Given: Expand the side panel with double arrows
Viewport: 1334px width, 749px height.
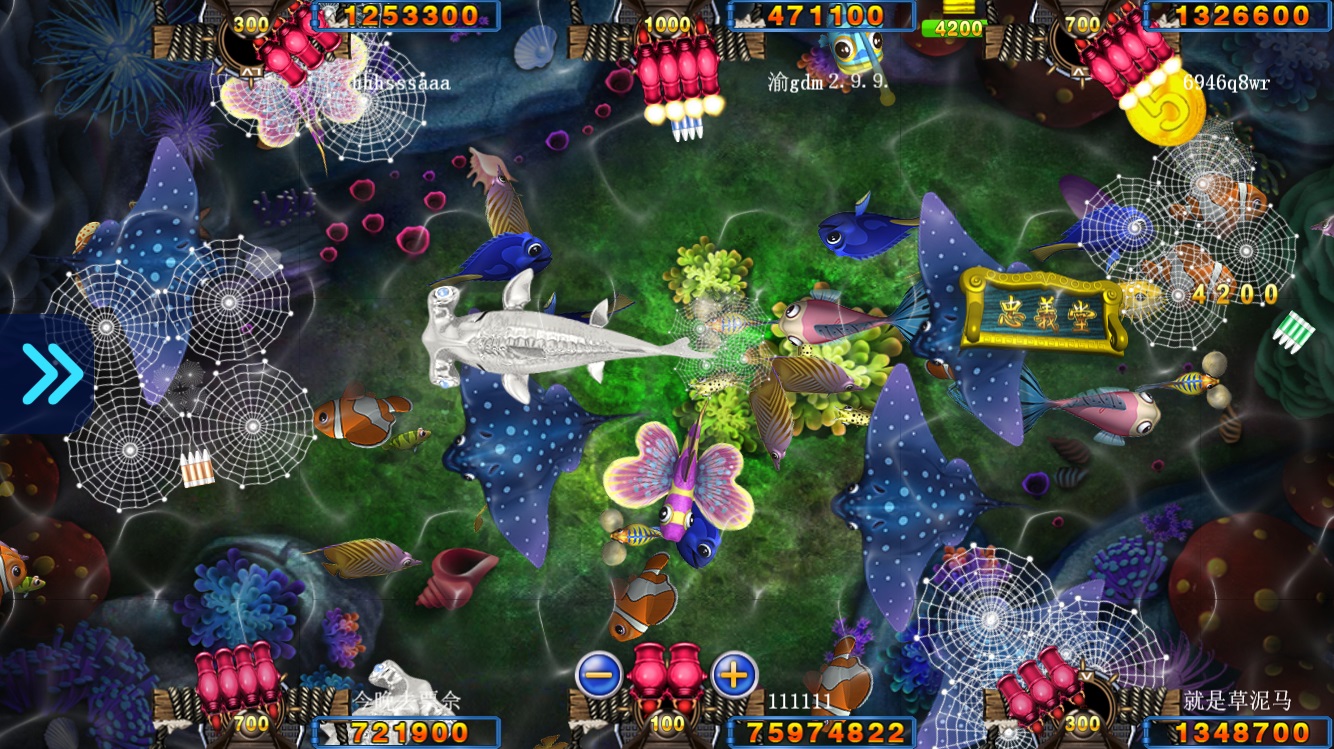Looking at the screenshot, I should click(x=50, y=373).
